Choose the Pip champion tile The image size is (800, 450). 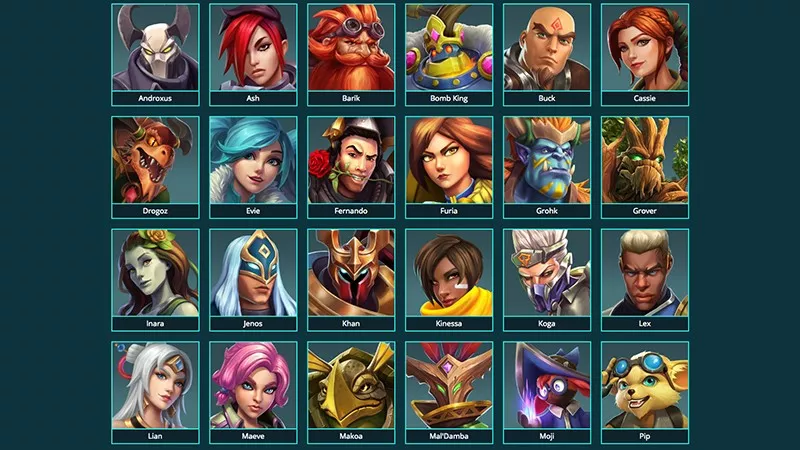coord(645,386)
